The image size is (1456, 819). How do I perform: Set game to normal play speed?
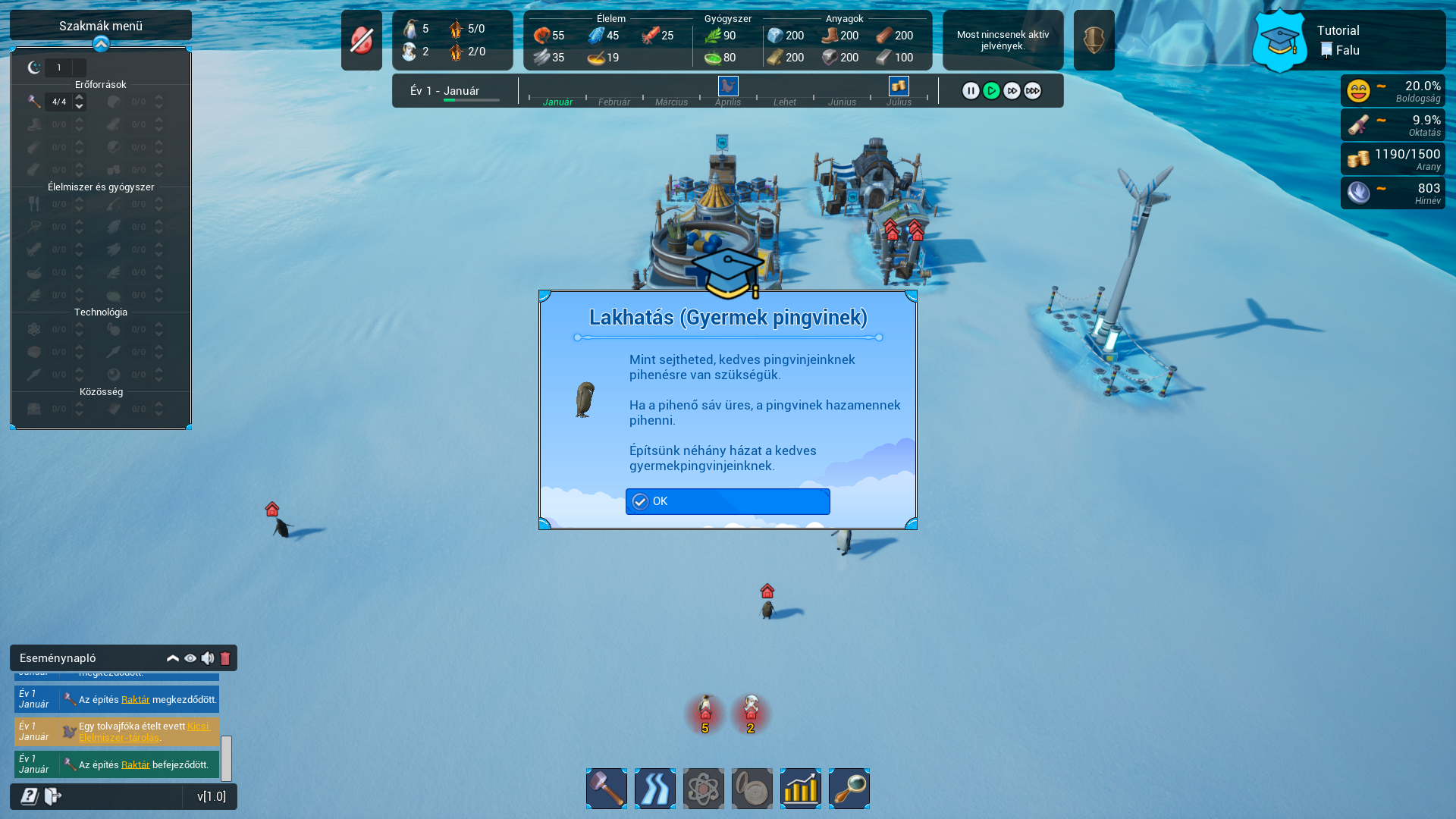[x=991, y=91]
